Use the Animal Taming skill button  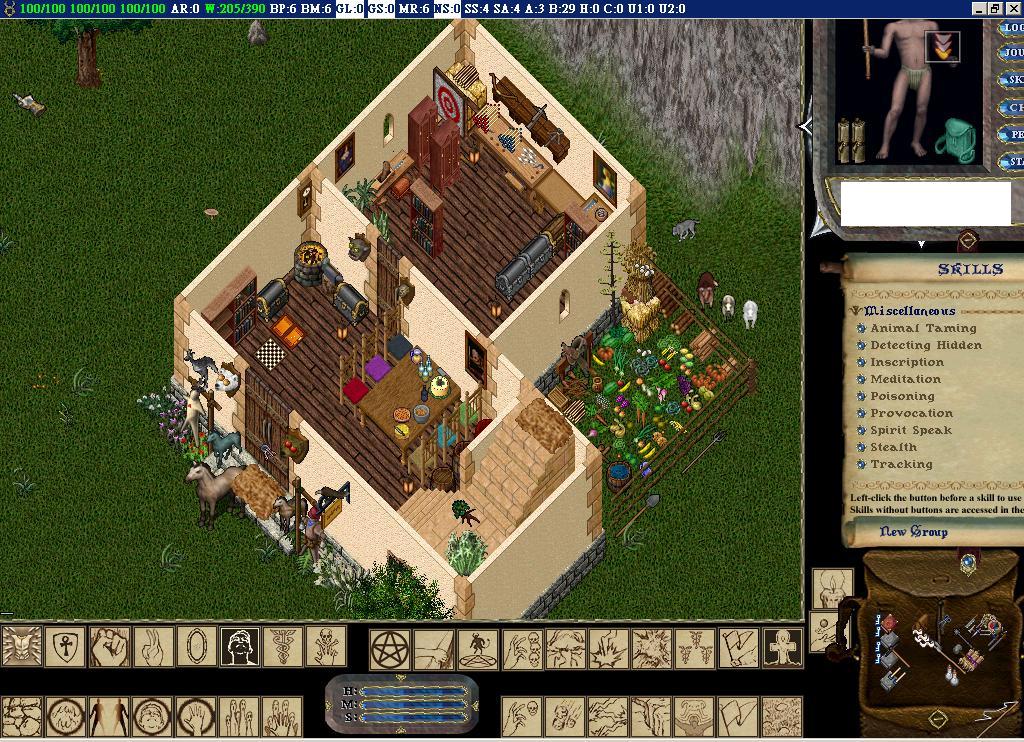coord(861,329)
